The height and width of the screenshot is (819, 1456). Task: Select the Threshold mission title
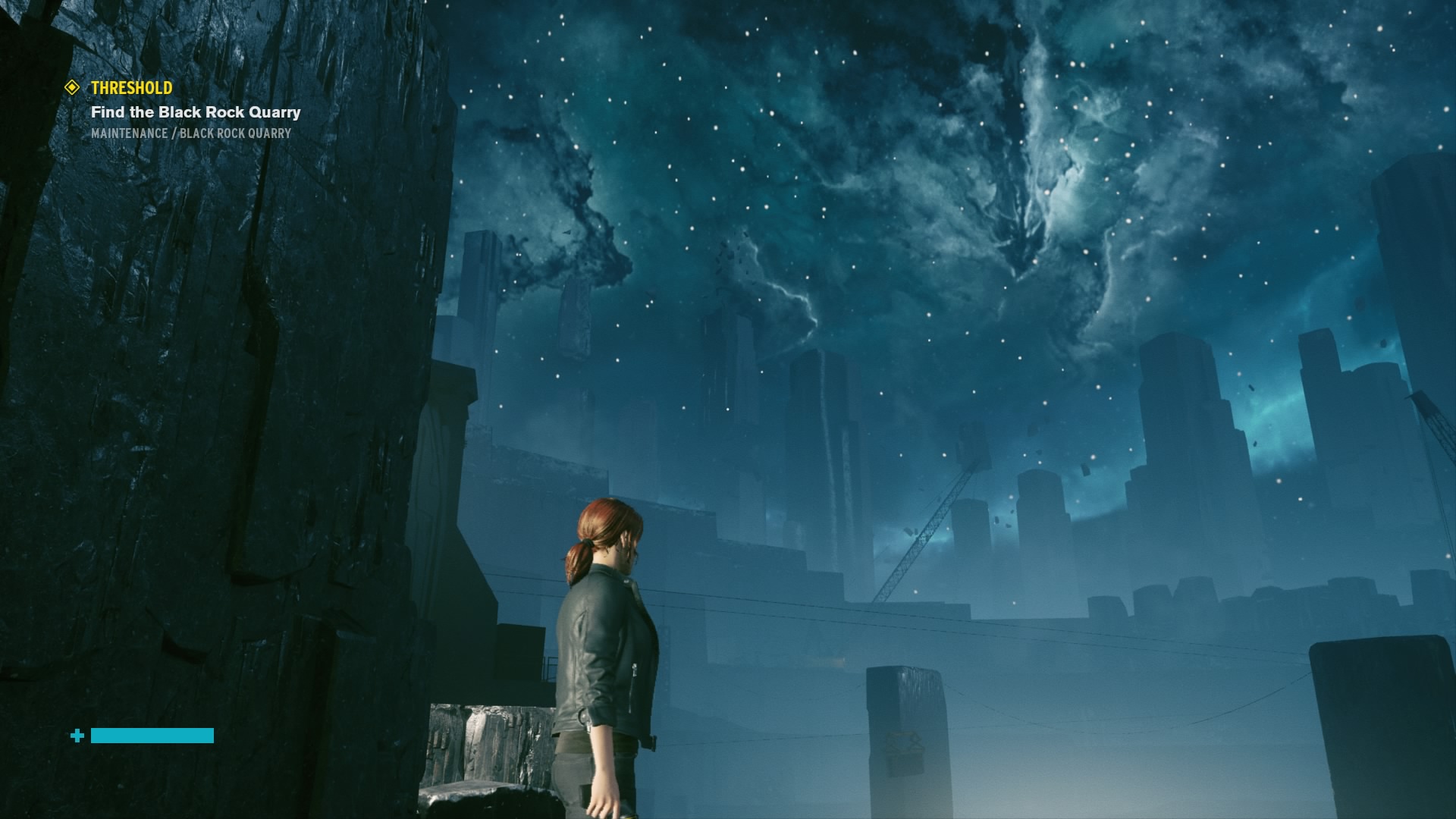pyautogui.click(x=131, y=88)
